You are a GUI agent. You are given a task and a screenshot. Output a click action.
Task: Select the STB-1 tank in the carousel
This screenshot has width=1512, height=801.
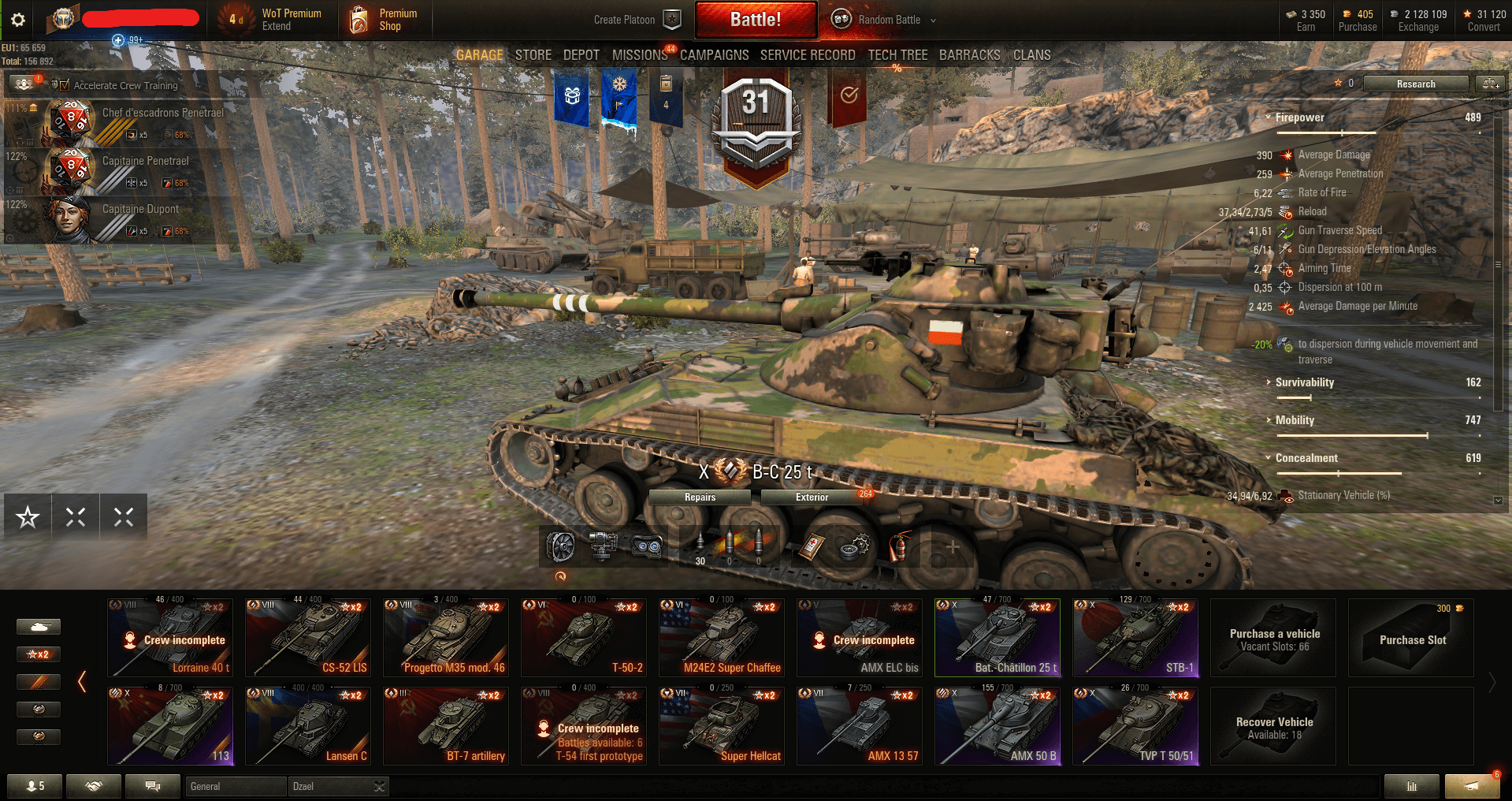1135,638
